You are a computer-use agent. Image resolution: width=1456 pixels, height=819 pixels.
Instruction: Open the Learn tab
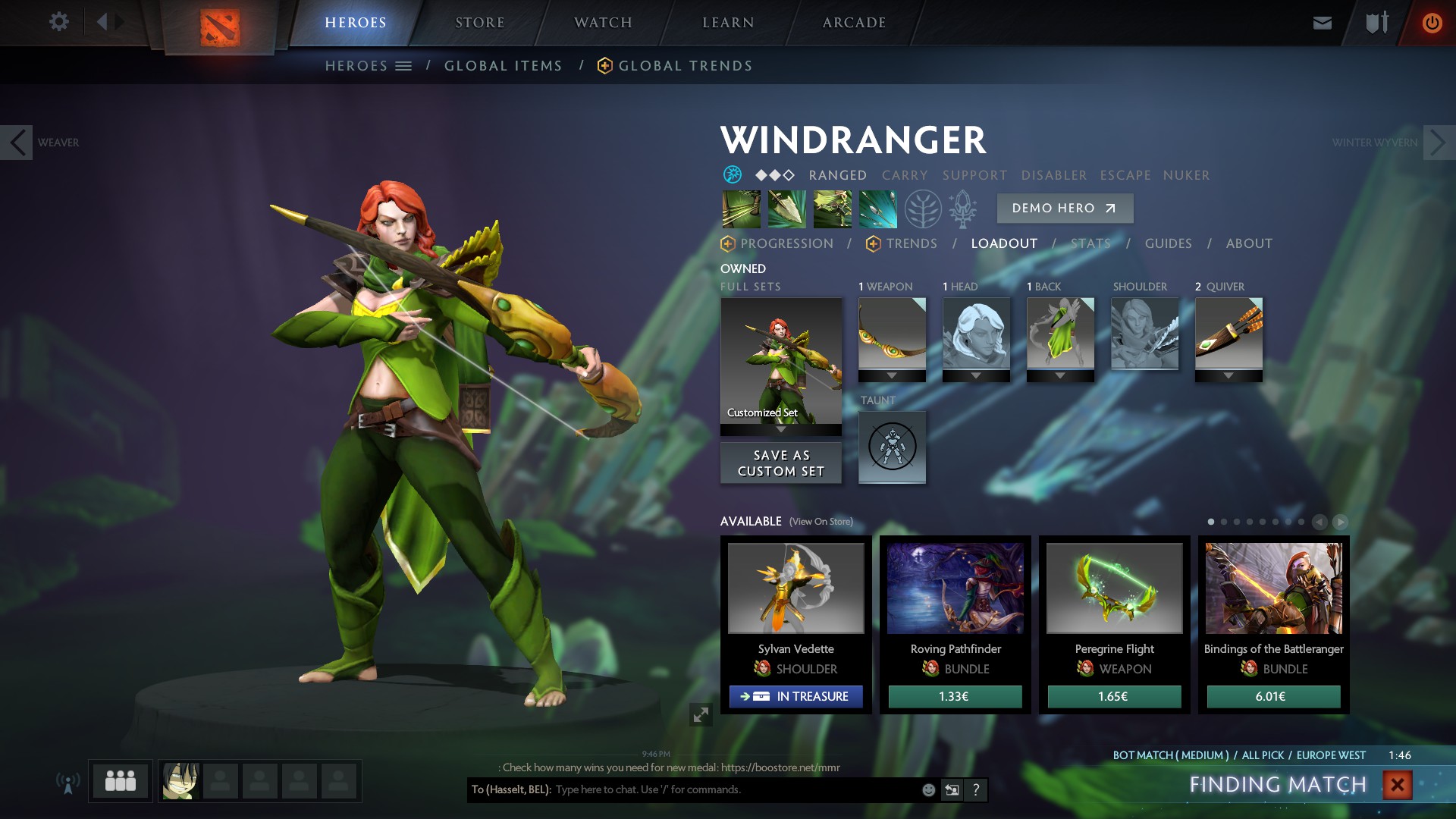pos(728,23)
